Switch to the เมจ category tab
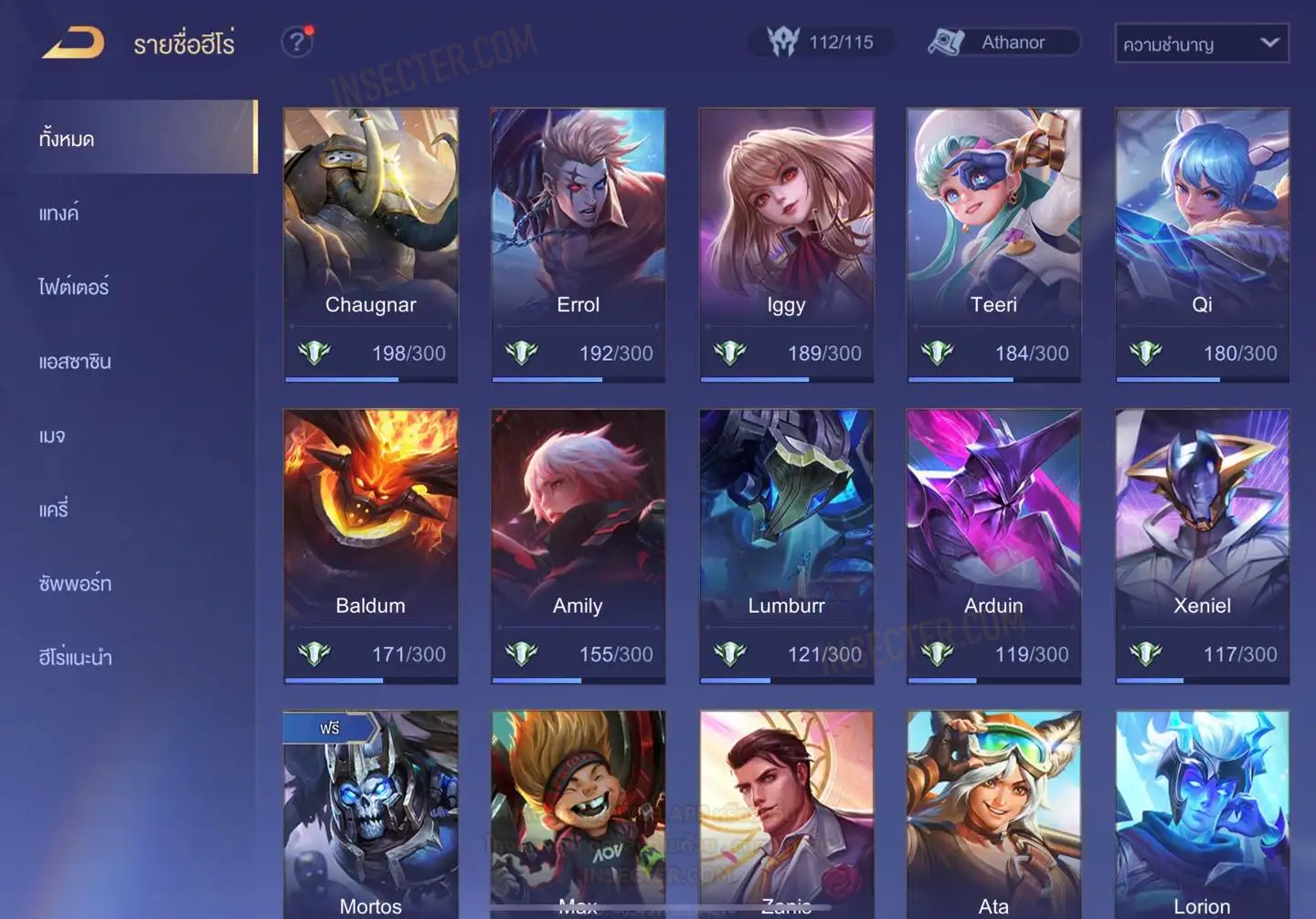 [x=52, y=436]
